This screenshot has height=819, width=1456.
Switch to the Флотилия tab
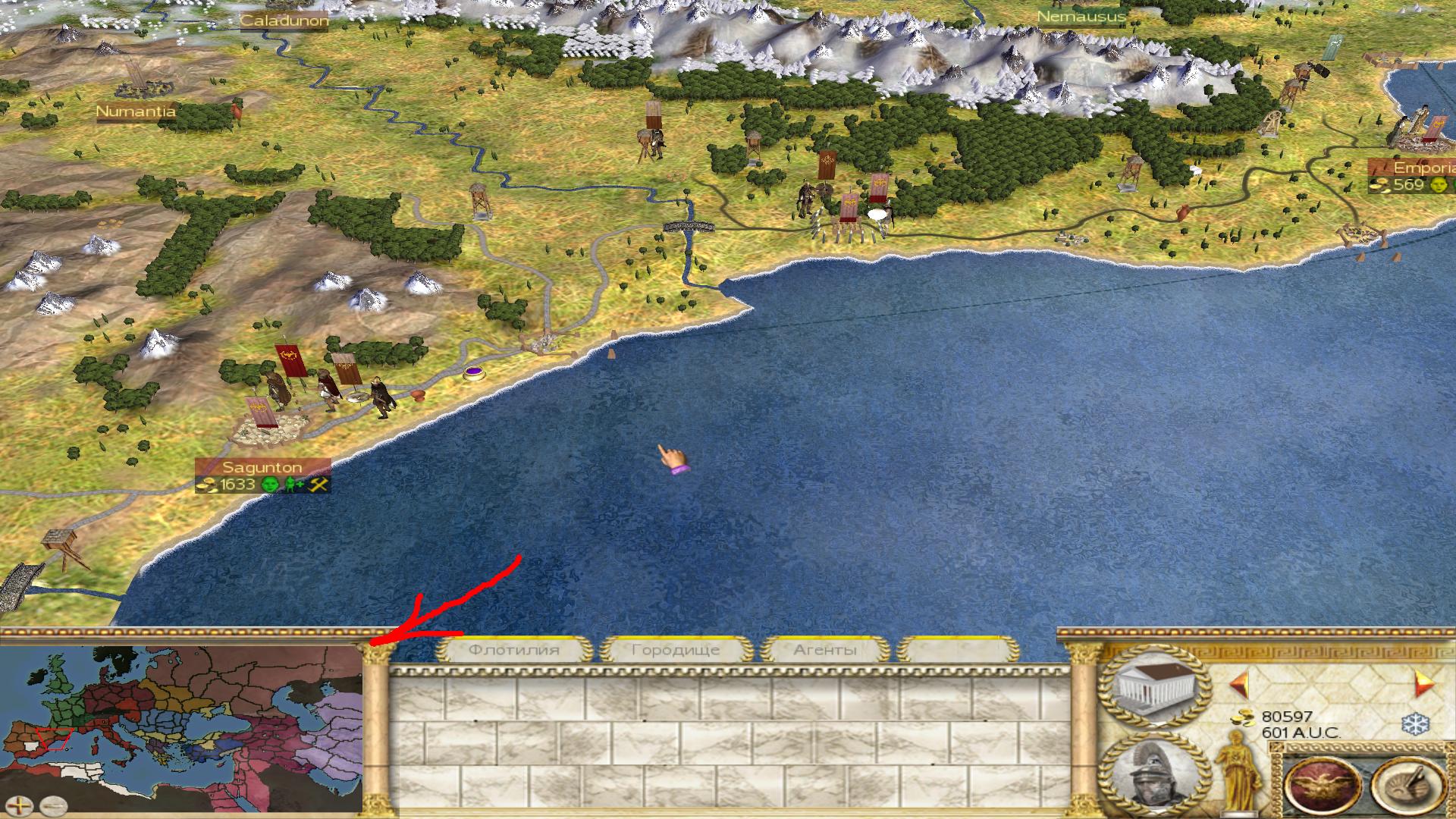514,650
